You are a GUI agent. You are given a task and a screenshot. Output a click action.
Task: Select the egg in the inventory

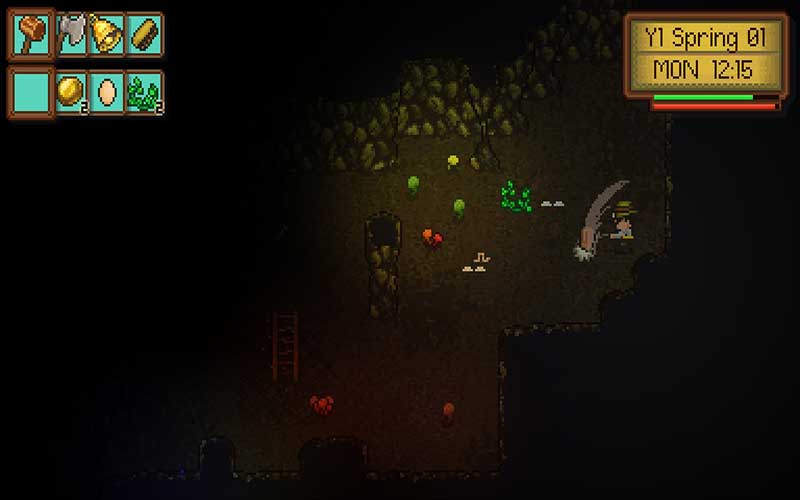(106, 92)
